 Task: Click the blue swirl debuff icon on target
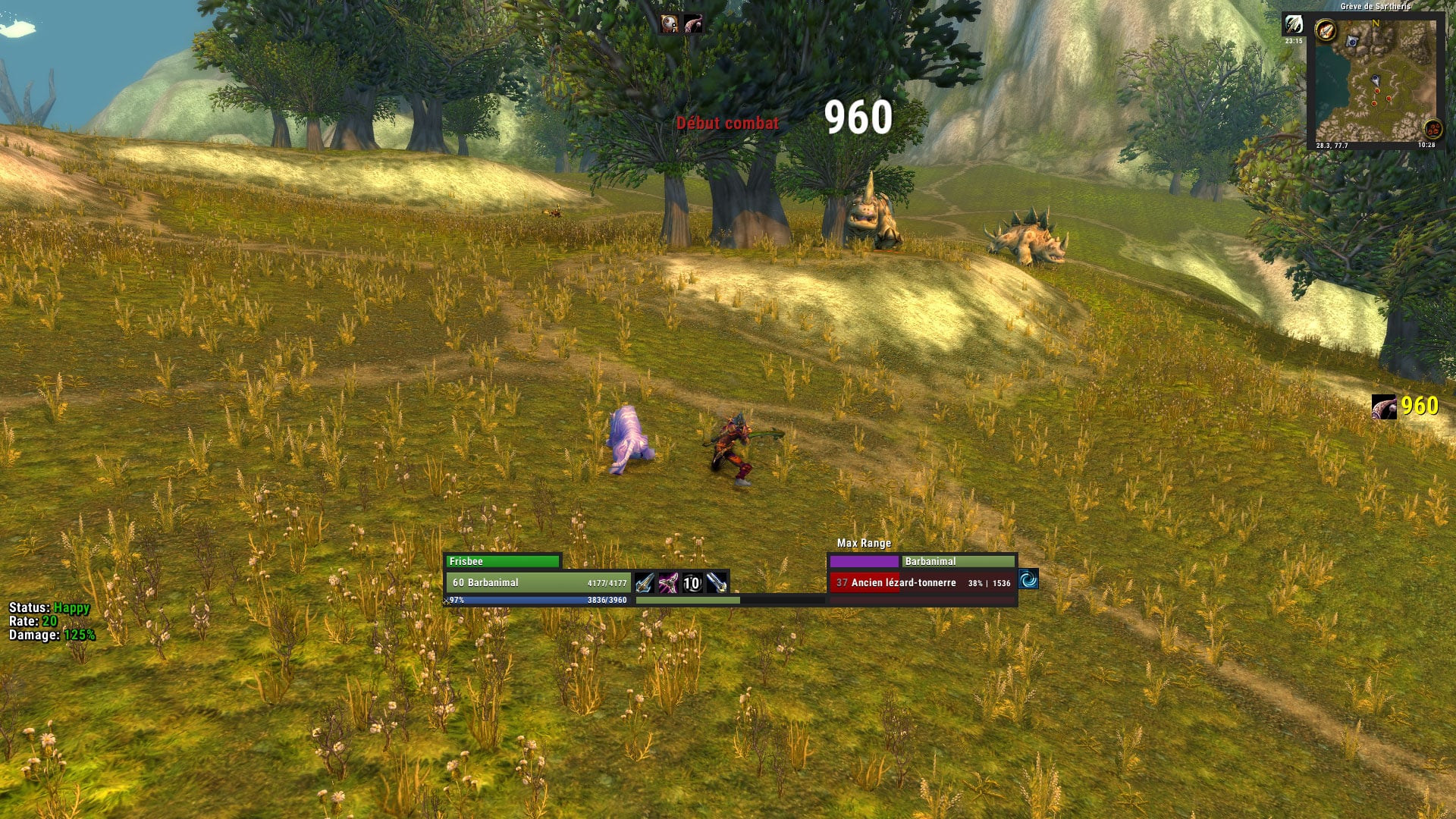tap(1028, 580)
